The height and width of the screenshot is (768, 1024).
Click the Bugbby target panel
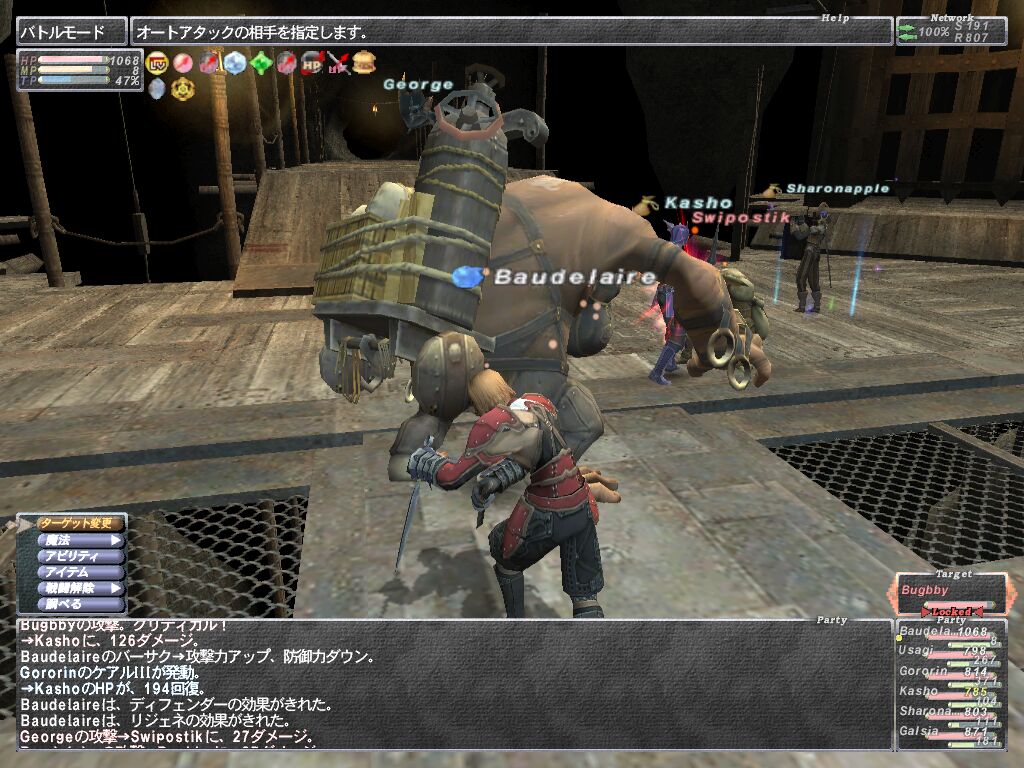coord(950,593)
